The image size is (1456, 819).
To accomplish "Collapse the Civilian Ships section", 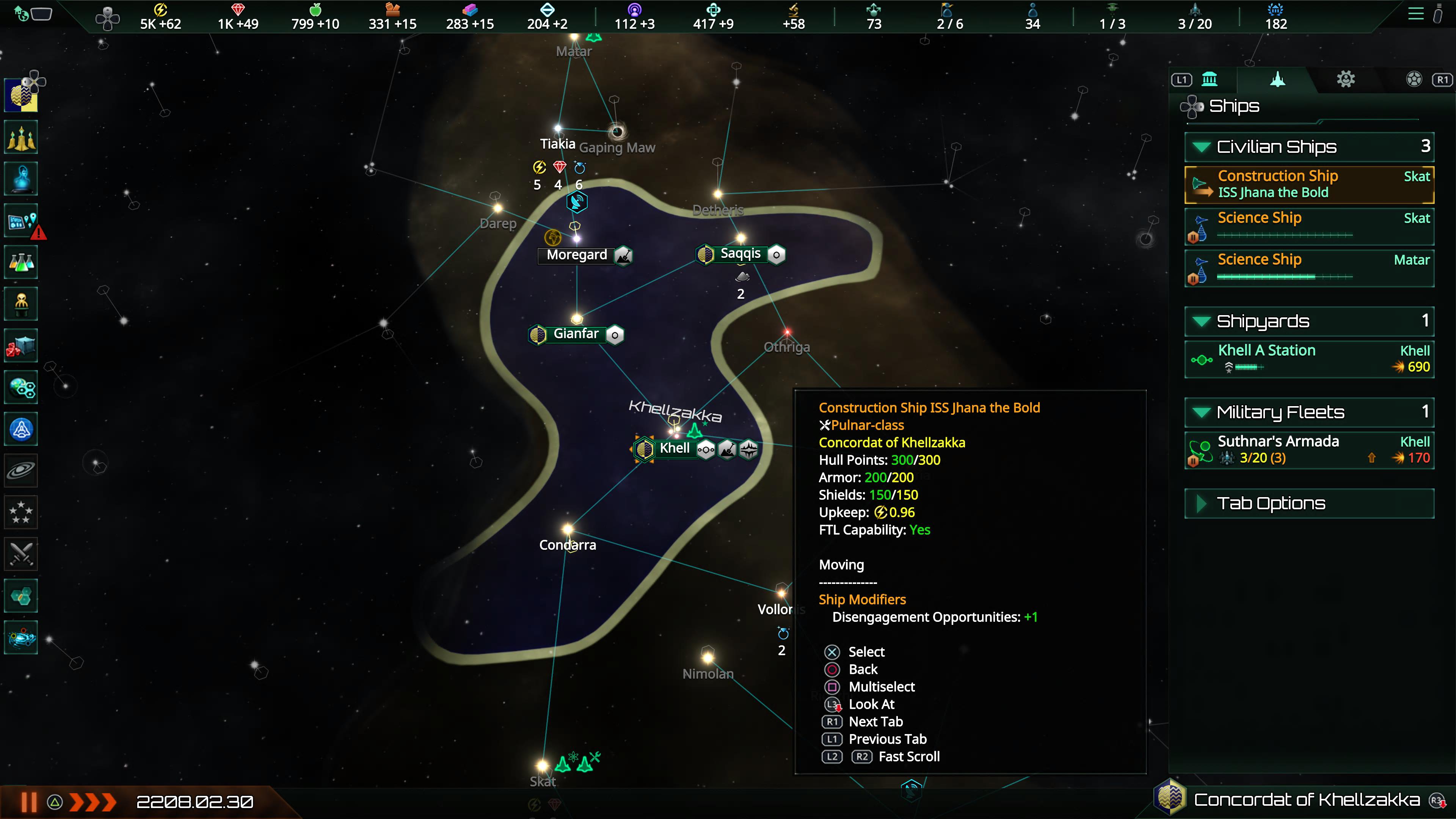I will click(1201, 147).
